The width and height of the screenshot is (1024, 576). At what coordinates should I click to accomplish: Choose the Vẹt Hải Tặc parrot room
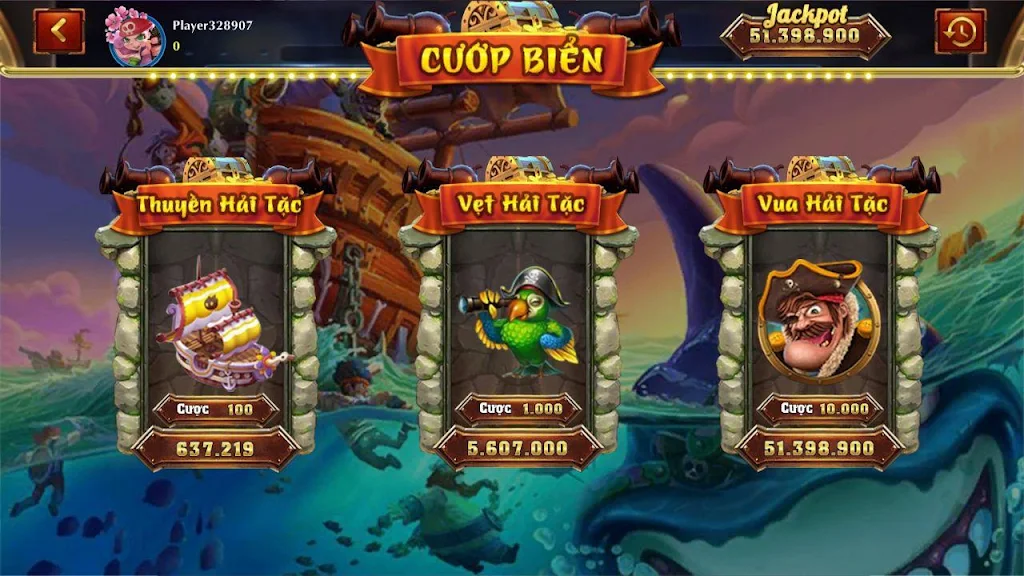pos(519,320)
